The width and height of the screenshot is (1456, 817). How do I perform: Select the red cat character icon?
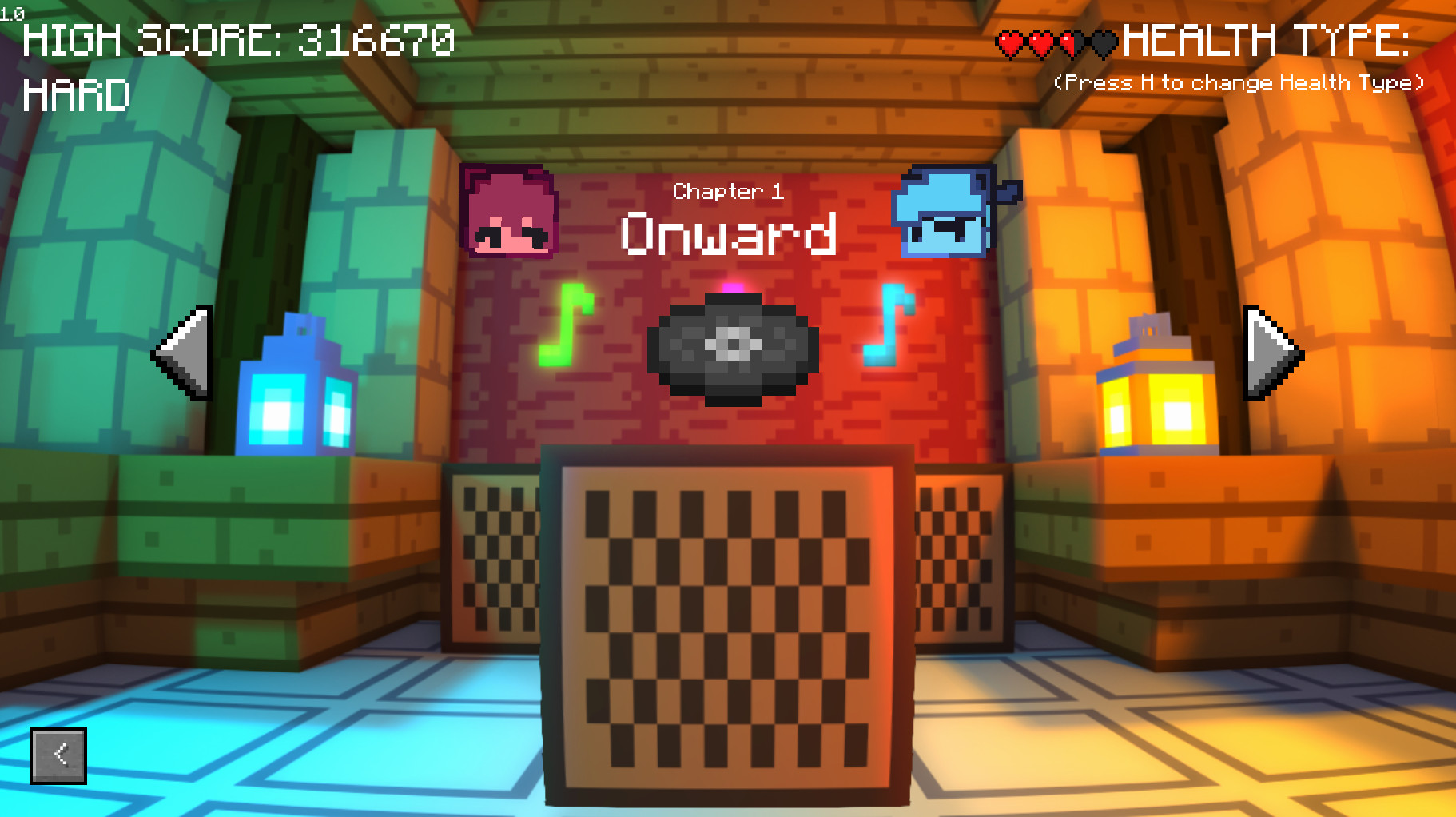tap(509, 211)
